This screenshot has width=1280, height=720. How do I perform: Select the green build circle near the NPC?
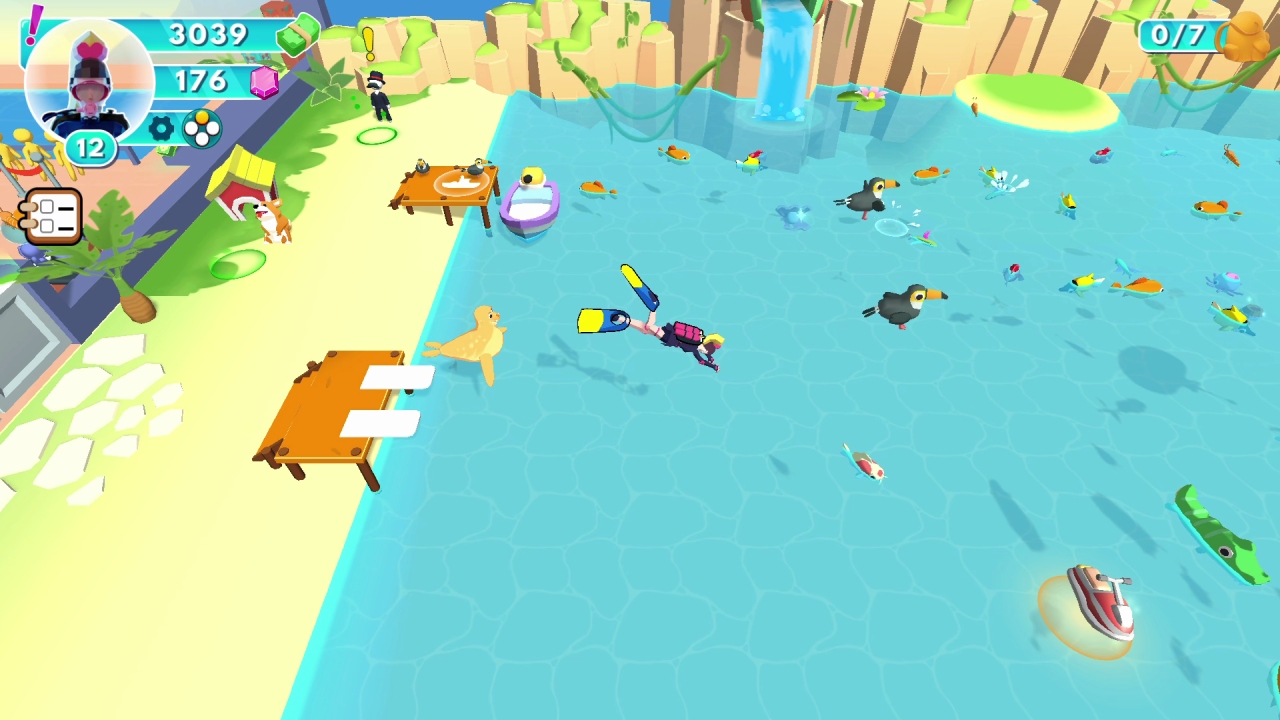[376, 136]
